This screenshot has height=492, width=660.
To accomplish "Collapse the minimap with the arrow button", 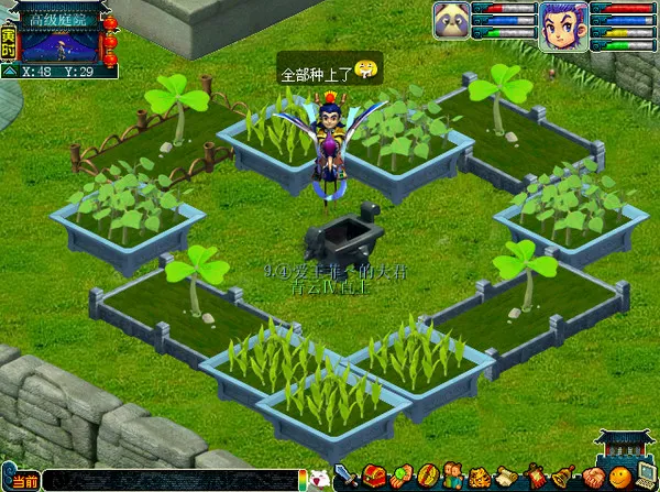I will (9, 71).
